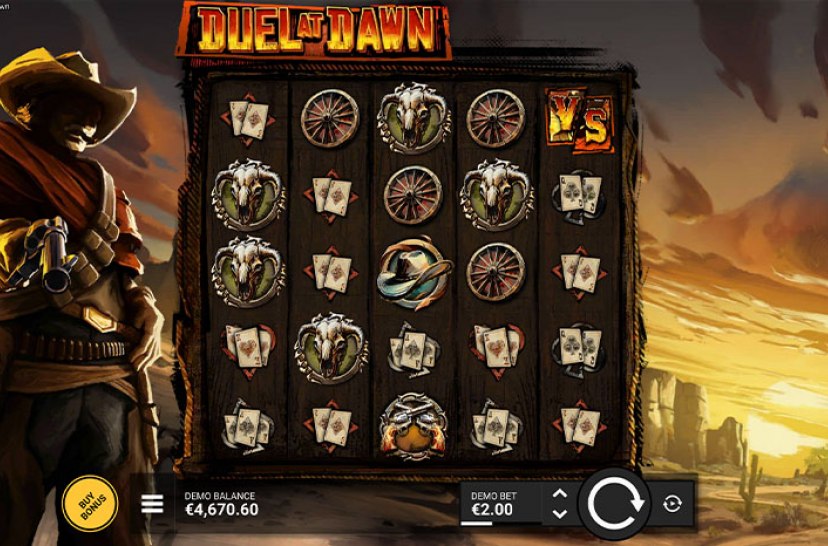The image size is (828, 546).
Task: Open the autoplay settings button
Action: click(672, 503)
